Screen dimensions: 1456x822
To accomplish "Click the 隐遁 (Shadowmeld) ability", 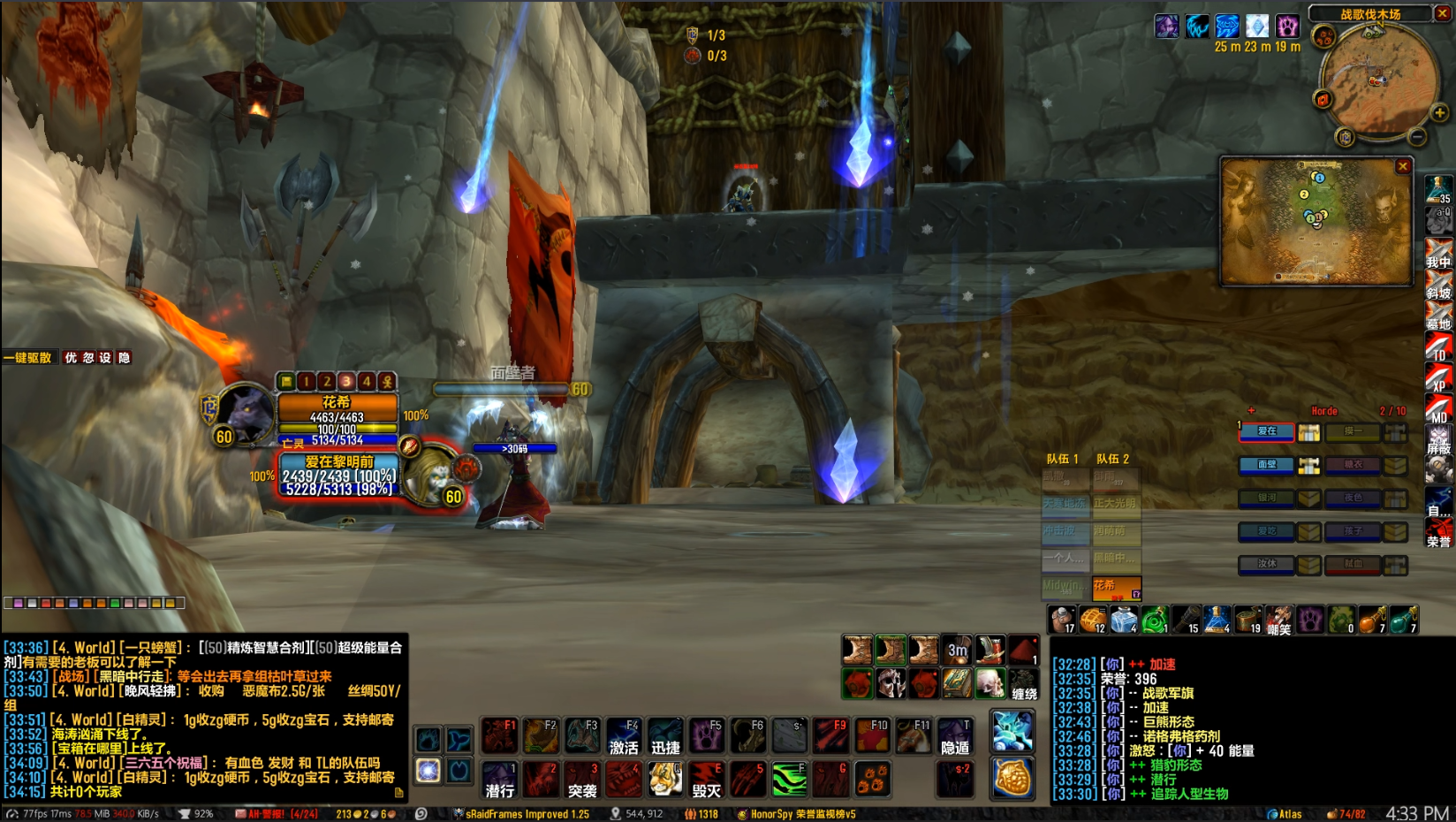I will point(955,736).
